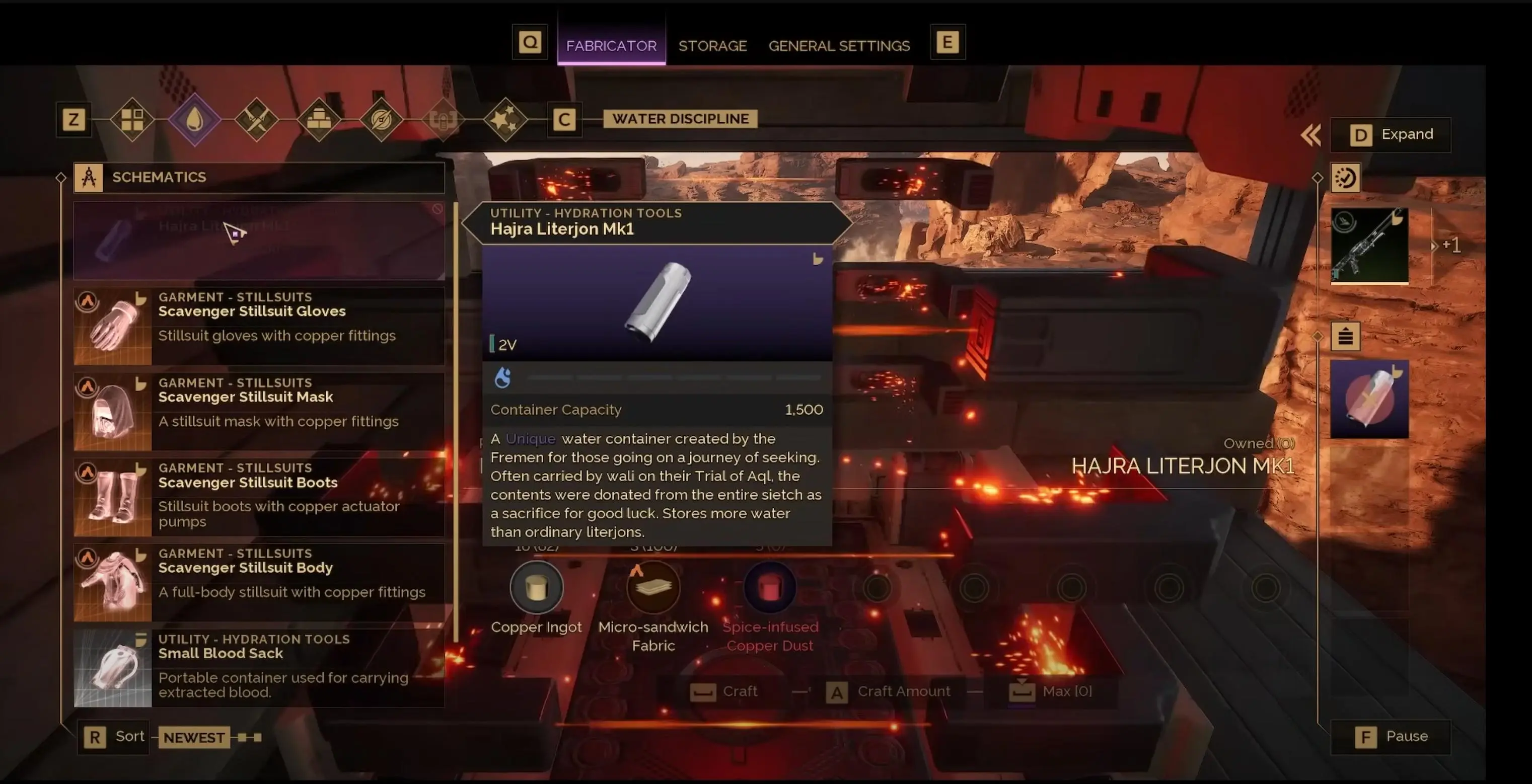Open the General Settings tab
Screen dimensions: 1532x784
point(839,46)
